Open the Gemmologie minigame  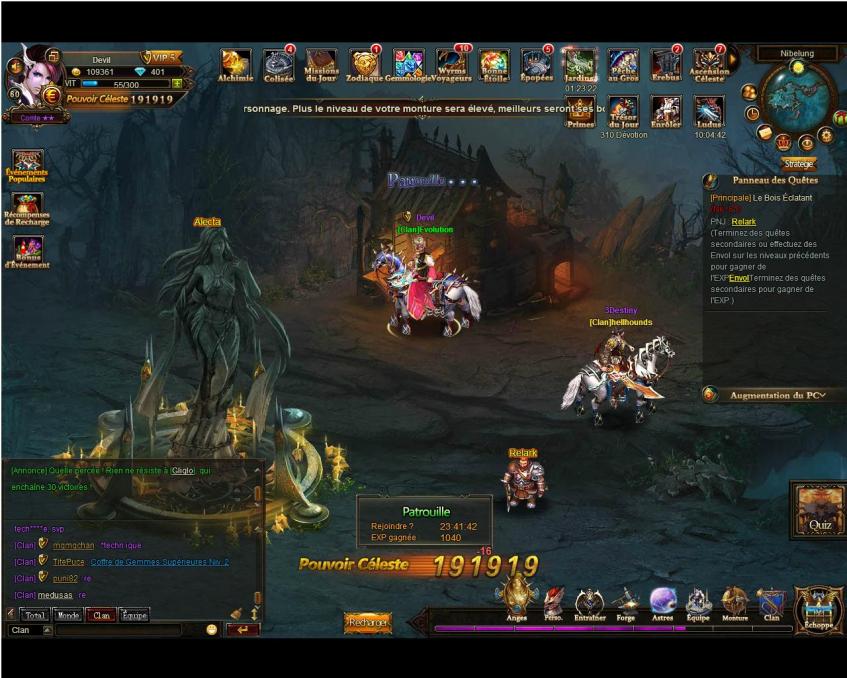(408, 64)
